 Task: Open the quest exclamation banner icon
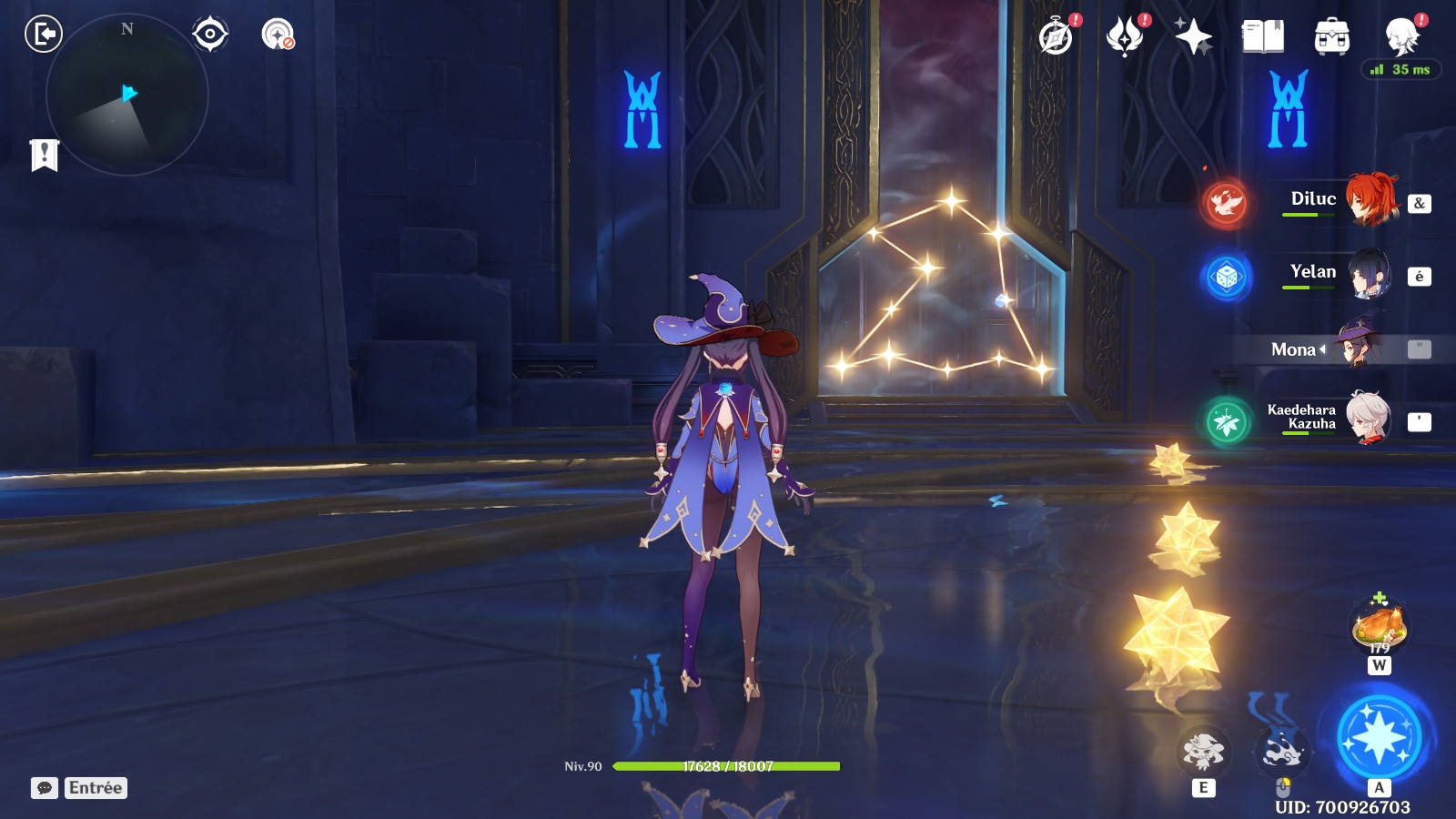click(x=44, y=155)
